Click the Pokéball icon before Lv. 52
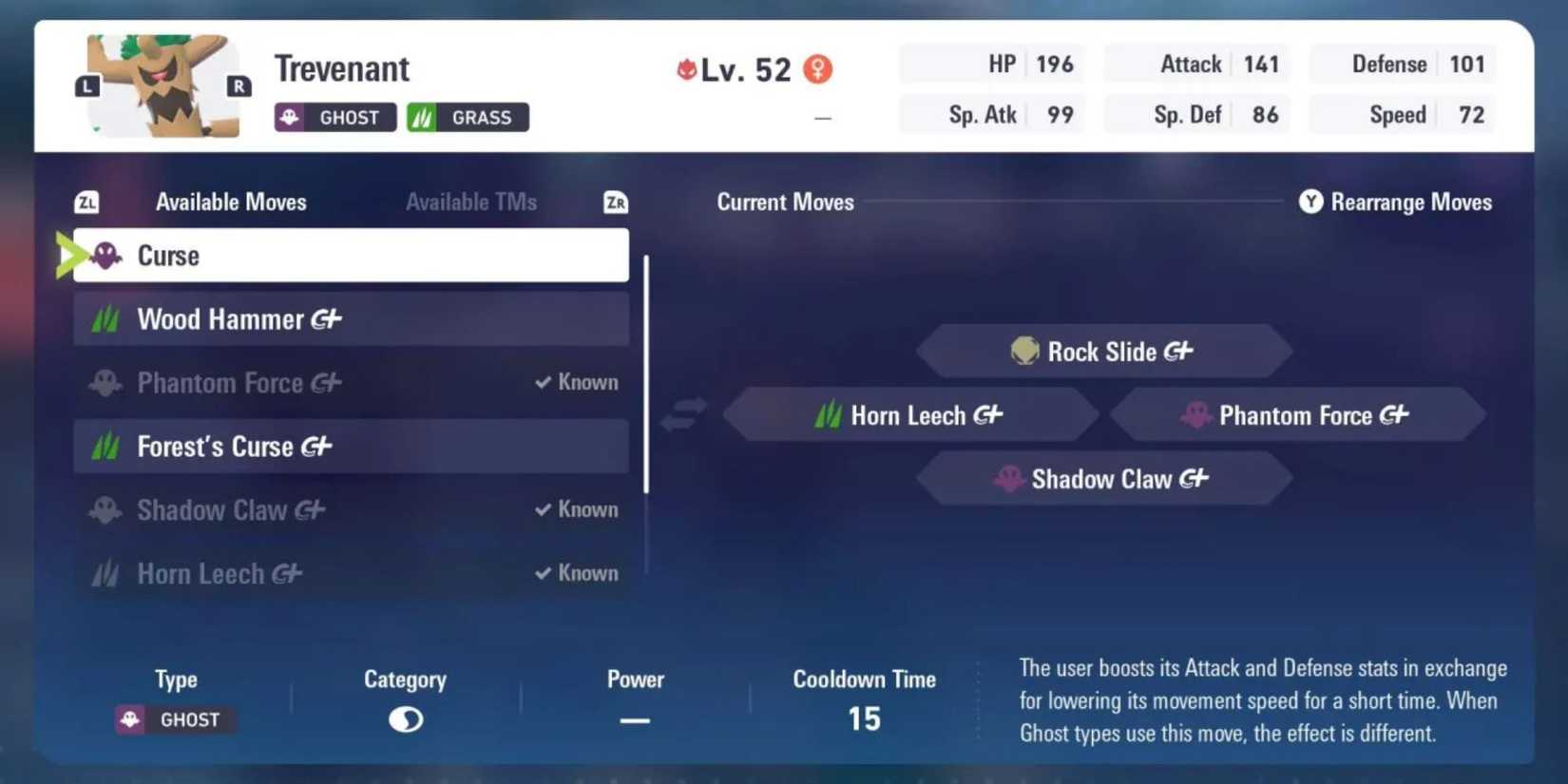The height and width of the screenshot is (784, 1568). click(688, 67)
